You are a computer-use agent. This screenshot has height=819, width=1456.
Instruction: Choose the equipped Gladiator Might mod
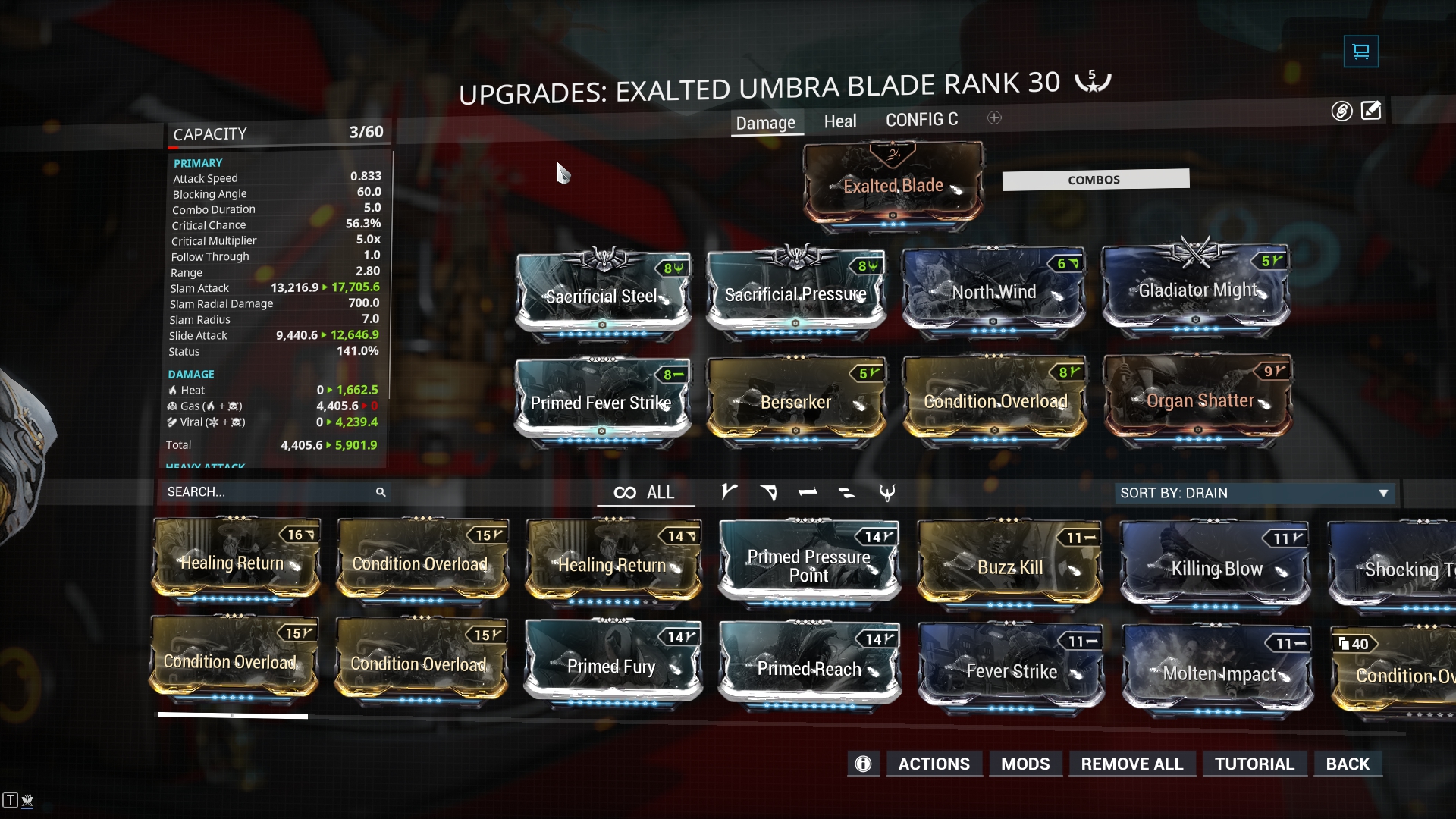(1197, 291)
